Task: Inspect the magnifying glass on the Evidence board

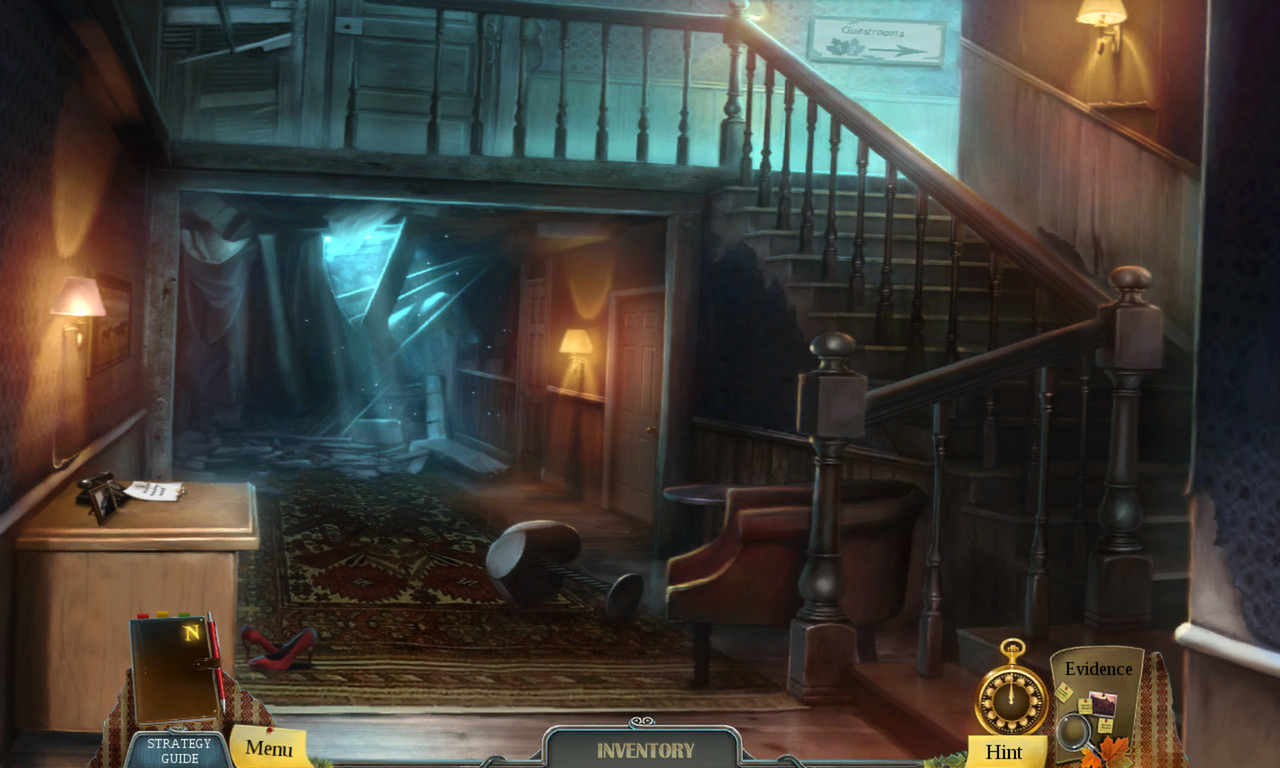Action: pos(1073,731)
